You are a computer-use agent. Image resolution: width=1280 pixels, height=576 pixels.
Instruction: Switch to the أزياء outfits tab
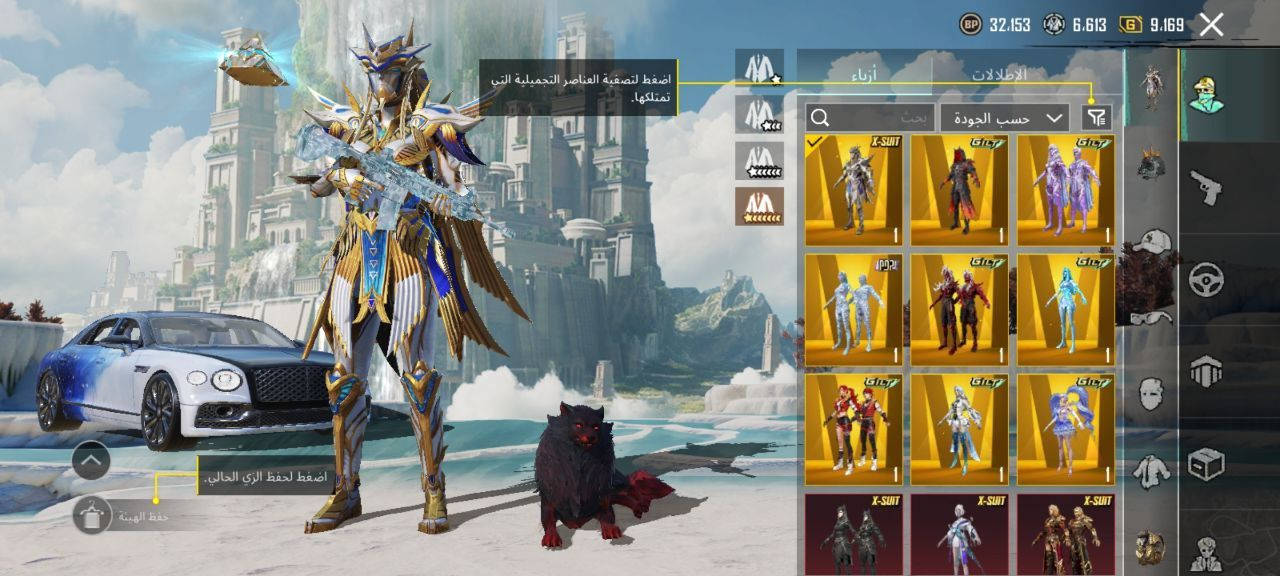864,74
